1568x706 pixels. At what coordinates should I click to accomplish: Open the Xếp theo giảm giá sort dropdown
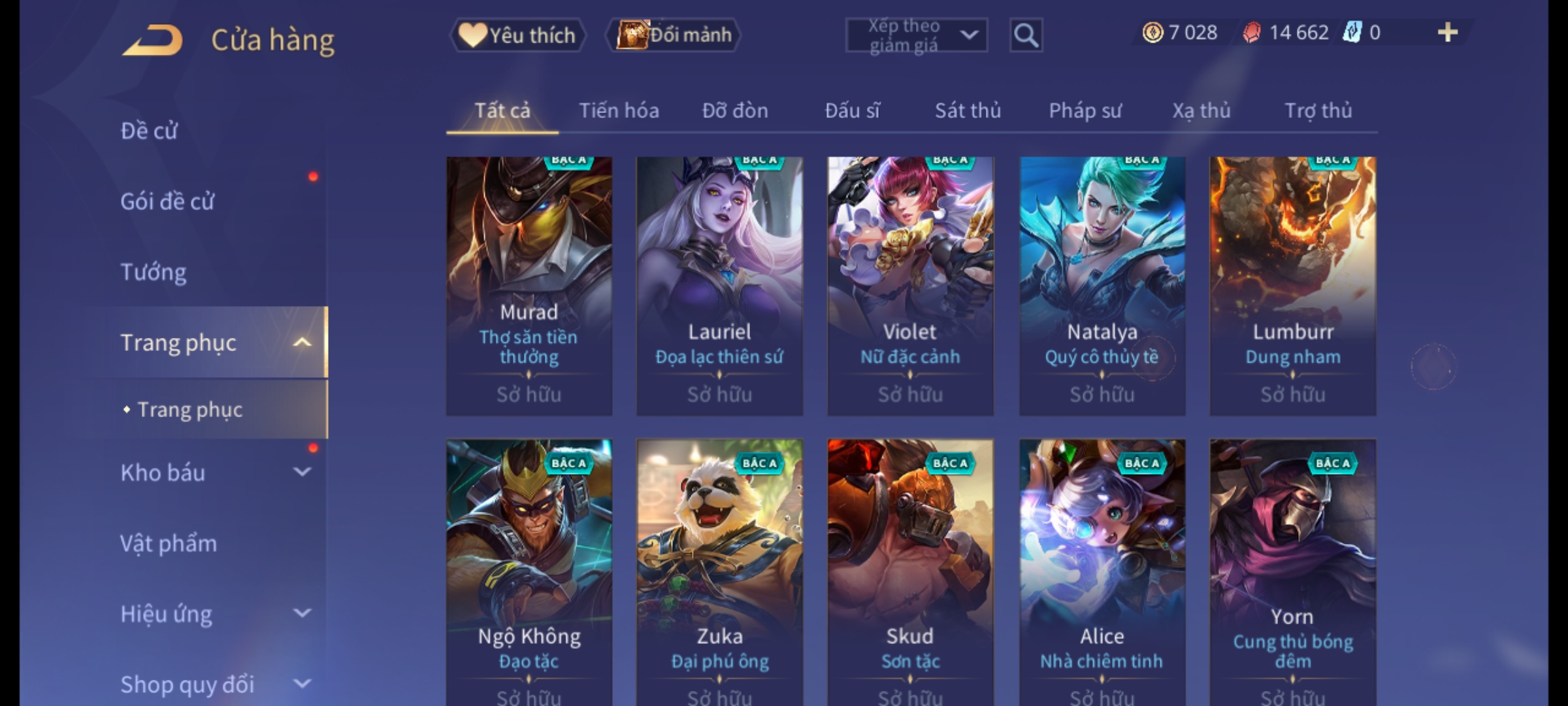[916, 35]
